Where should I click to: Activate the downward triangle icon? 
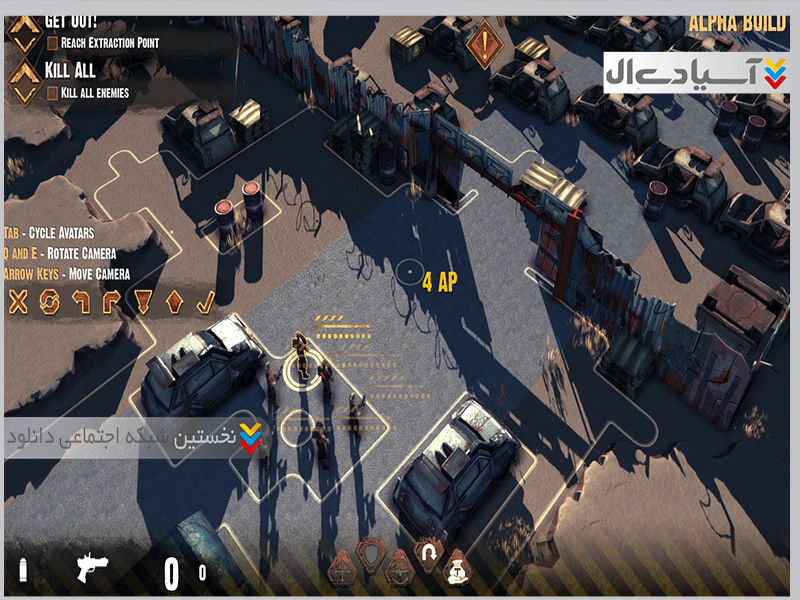click(x=143, y=301)
